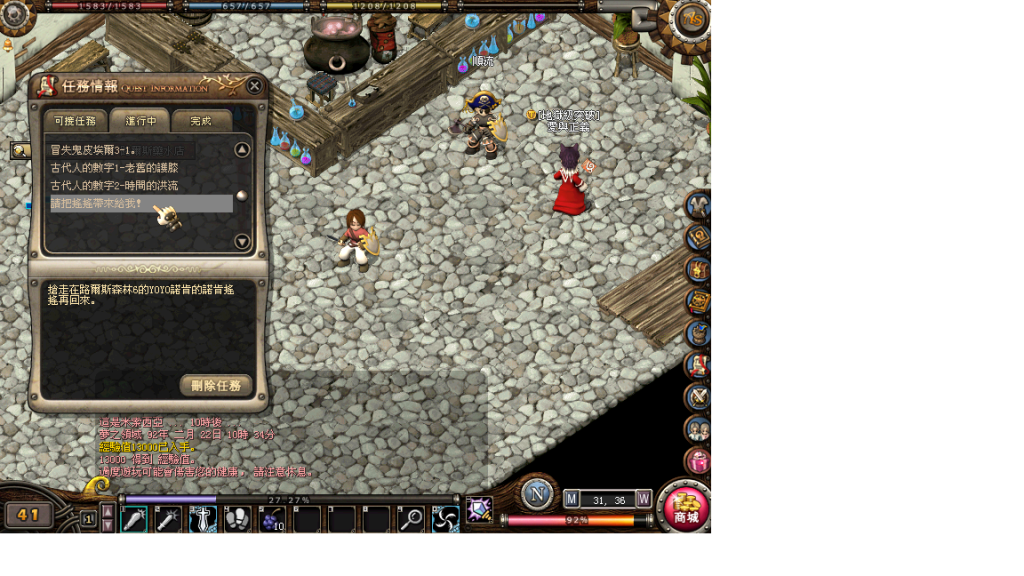Click the round N compass button
1024x576 pixels.
coord(537,494)
